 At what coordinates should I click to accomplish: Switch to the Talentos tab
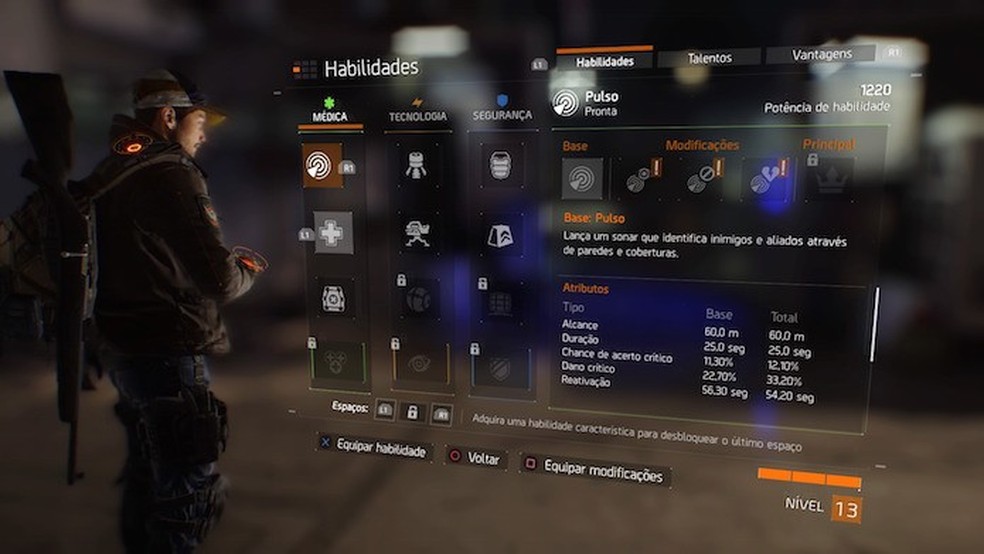click(x=709, y=59)
